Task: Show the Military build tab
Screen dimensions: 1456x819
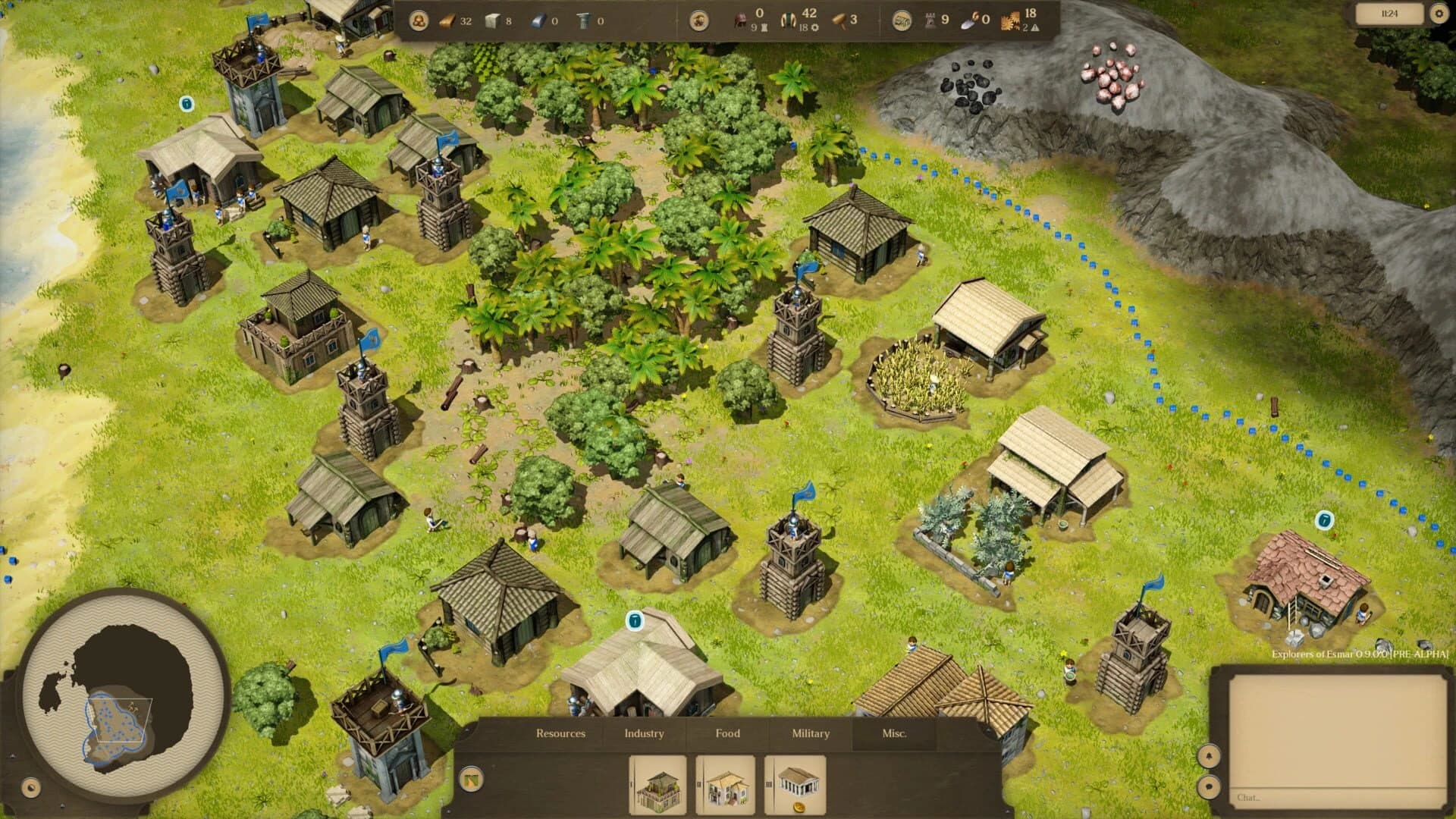Action: point(811,733)
